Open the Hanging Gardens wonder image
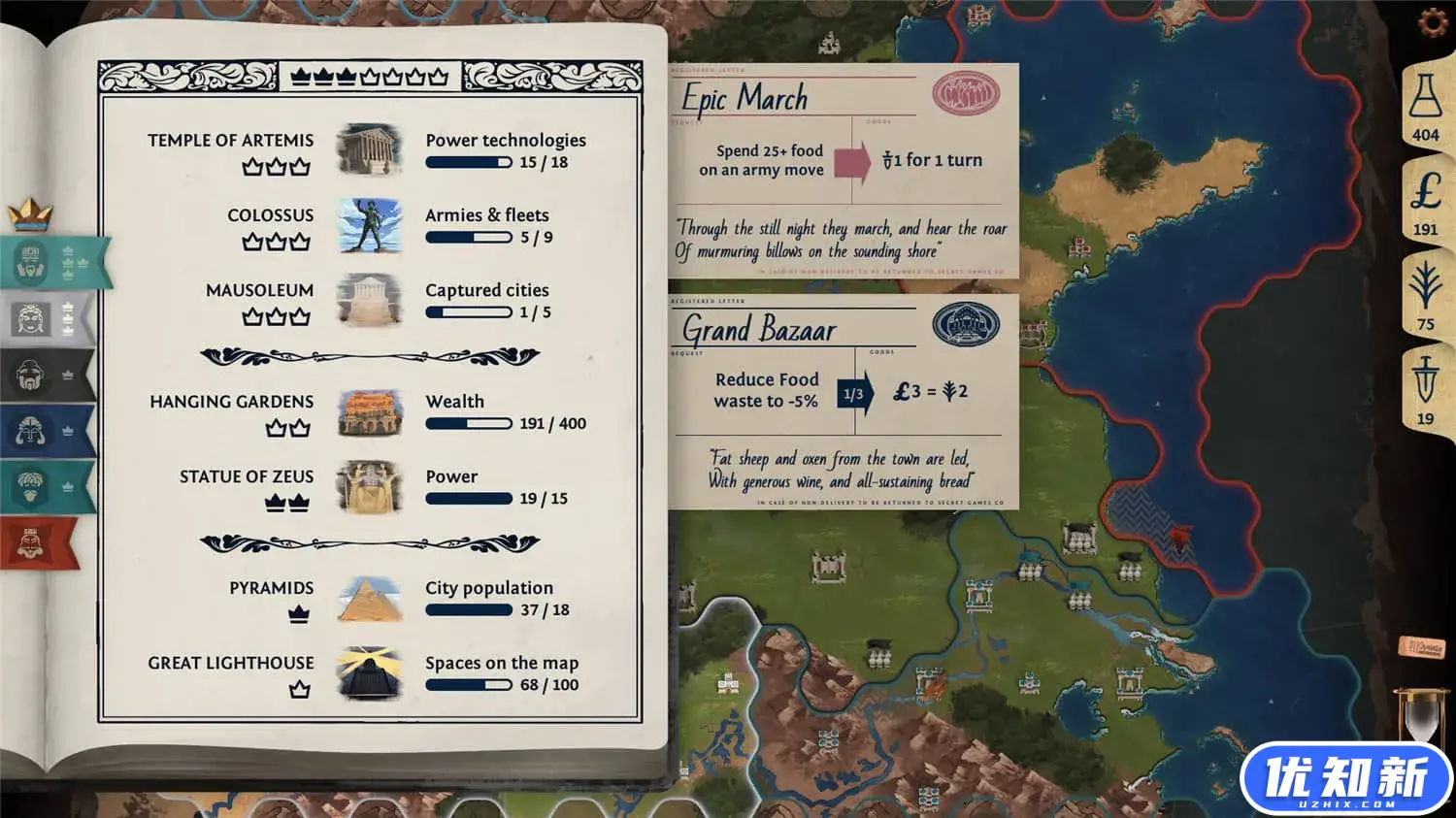1456x818 pixels. click(369, 412)
